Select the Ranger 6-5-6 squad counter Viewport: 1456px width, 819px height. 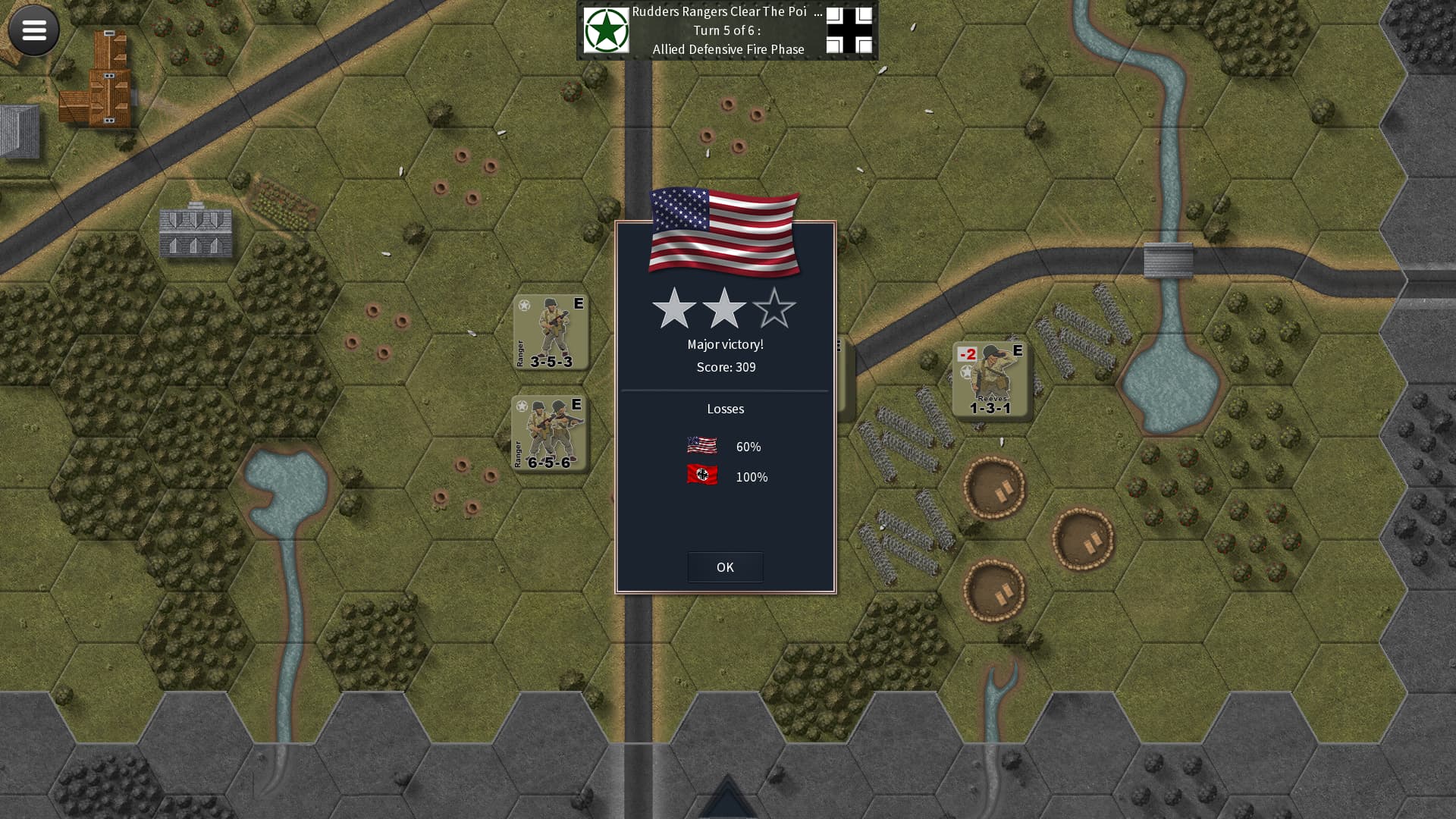(x=549, y=433)
